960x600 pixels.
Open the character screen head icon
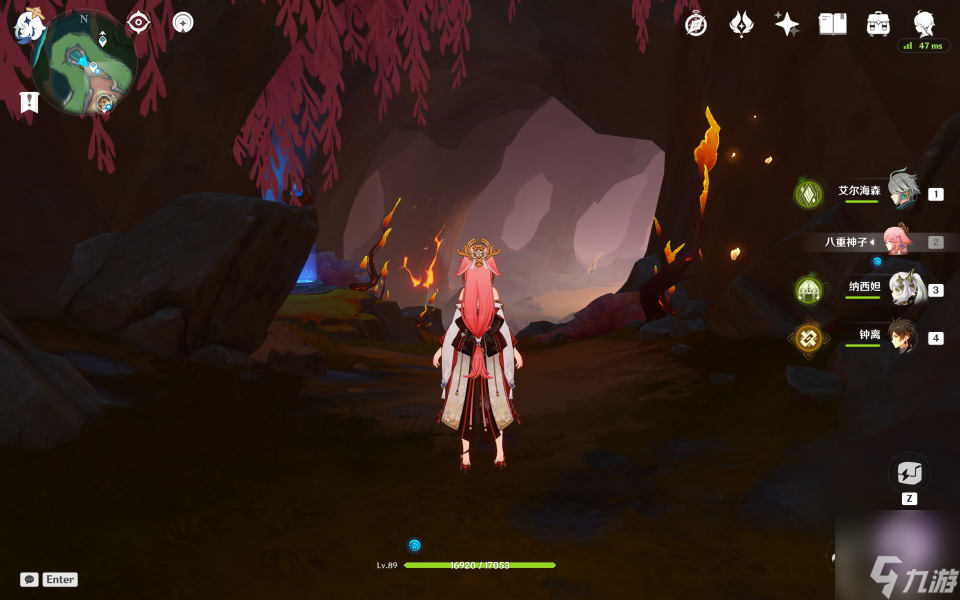click(924, 24)
